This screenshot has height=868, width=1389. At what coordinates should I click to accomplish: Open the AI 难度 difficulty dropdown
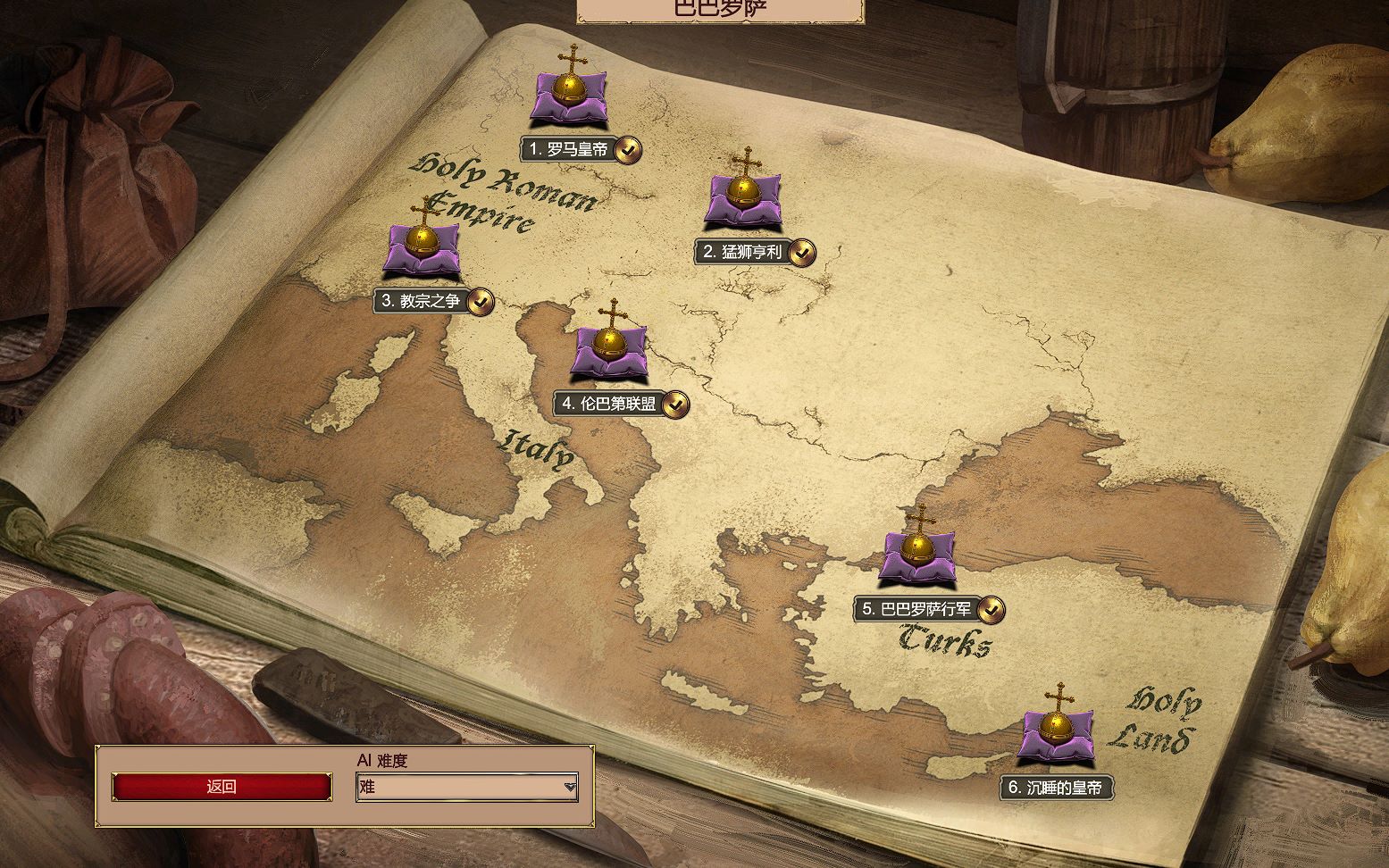coord(467,787)
